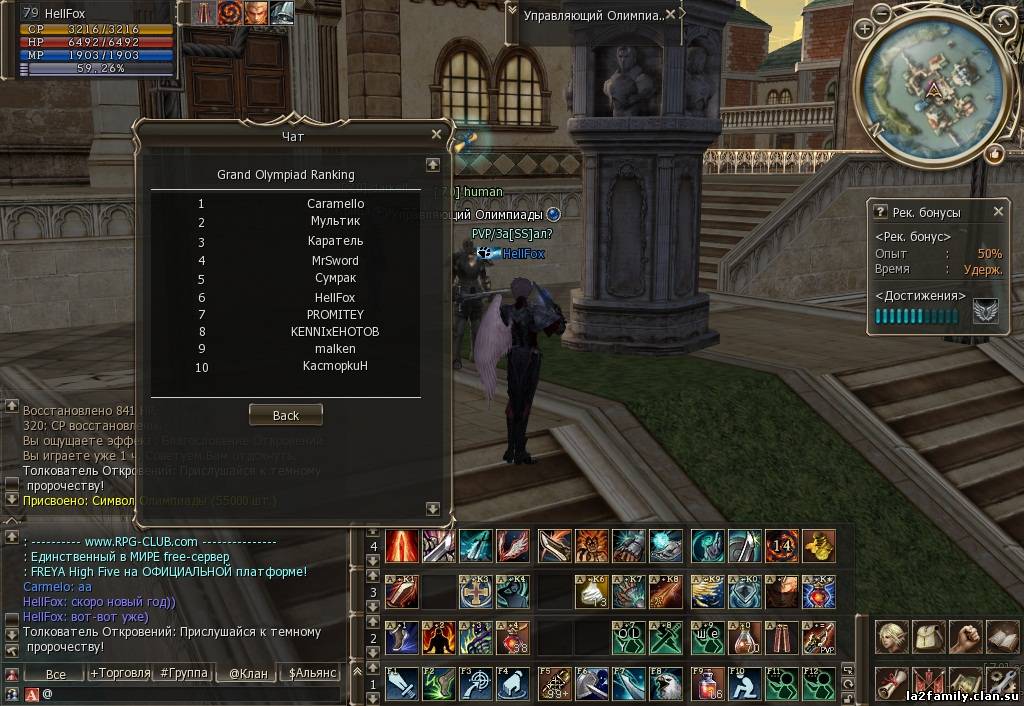Screen dimensions: 1024x706
Task: Click the Back button in the ranking window
Action: point(285,415)
